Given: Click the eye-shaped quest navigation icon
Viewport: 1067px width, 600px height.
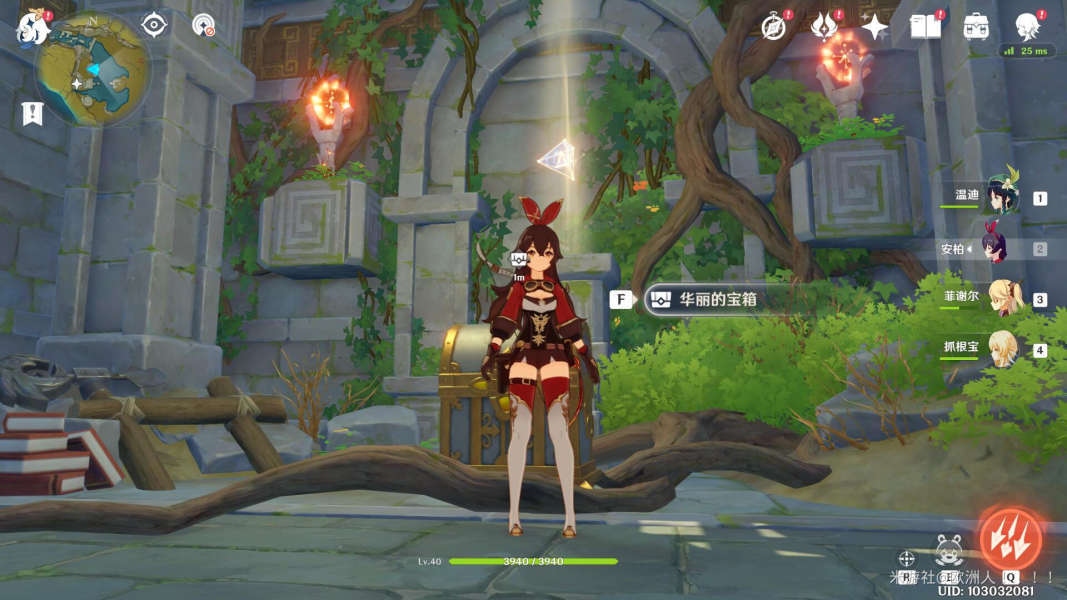Looking at the screenshot, I should (x=153, y=24).
